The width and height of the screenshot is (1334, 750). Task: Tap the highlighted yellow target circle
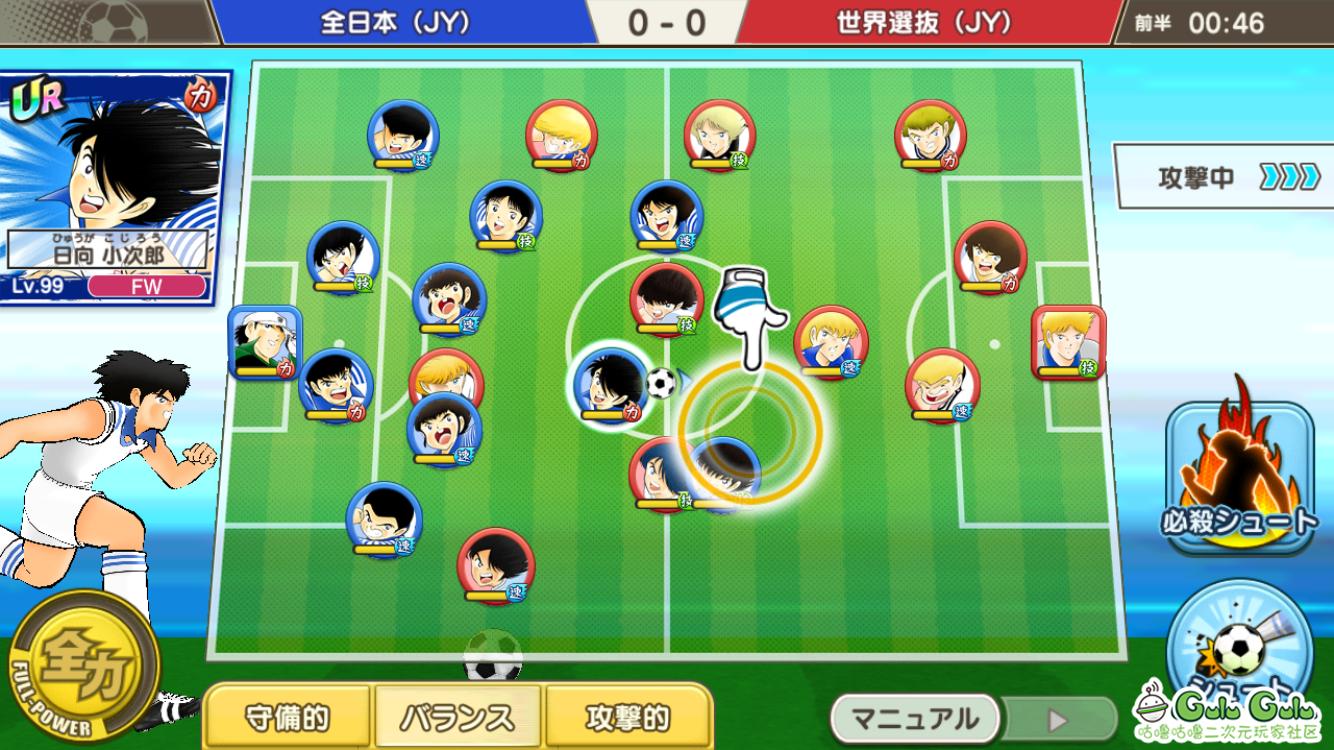click(750, 431)
